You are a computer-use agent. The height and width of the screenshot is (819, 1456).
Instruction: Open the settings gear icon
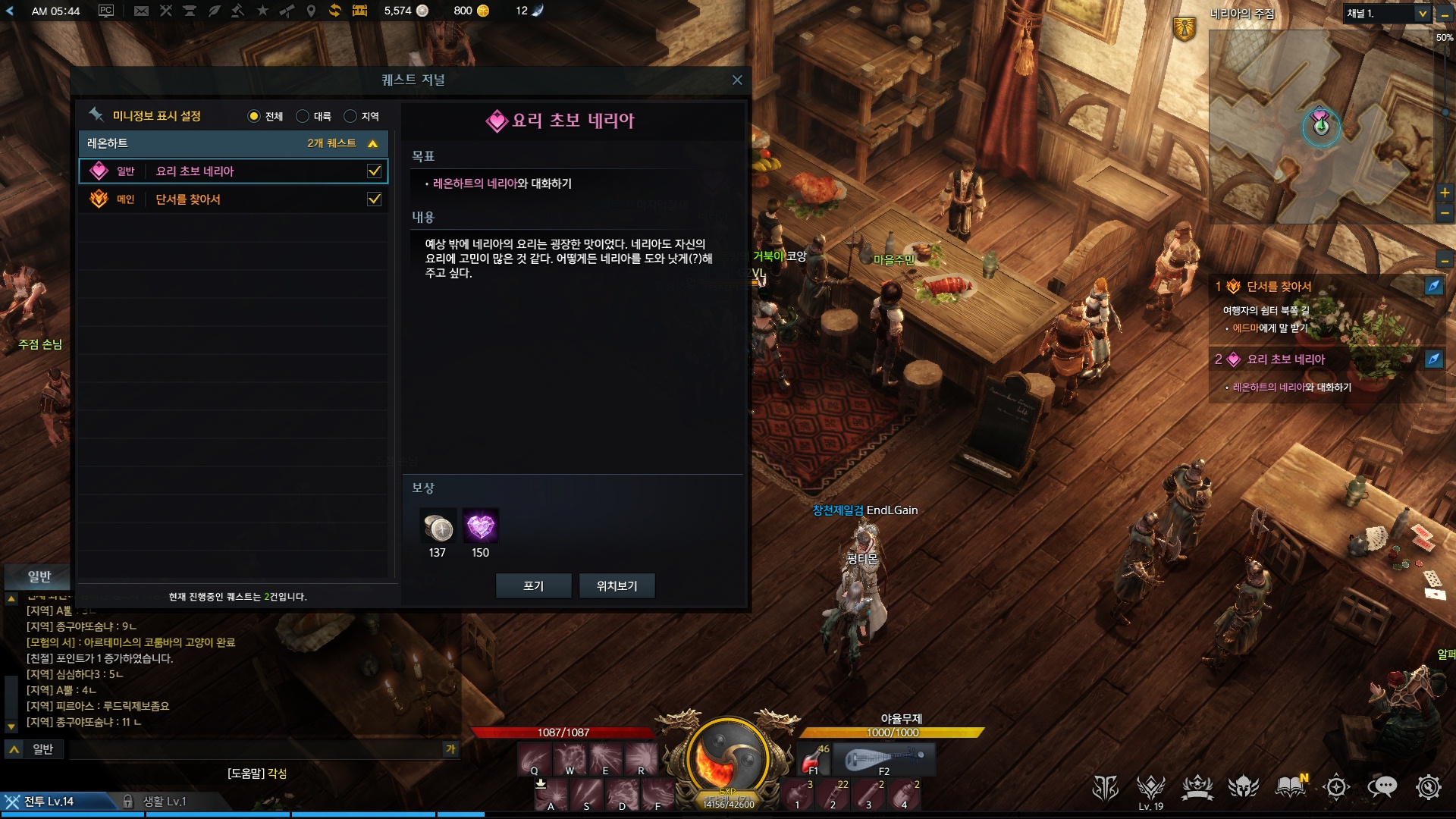[1428, 787]
